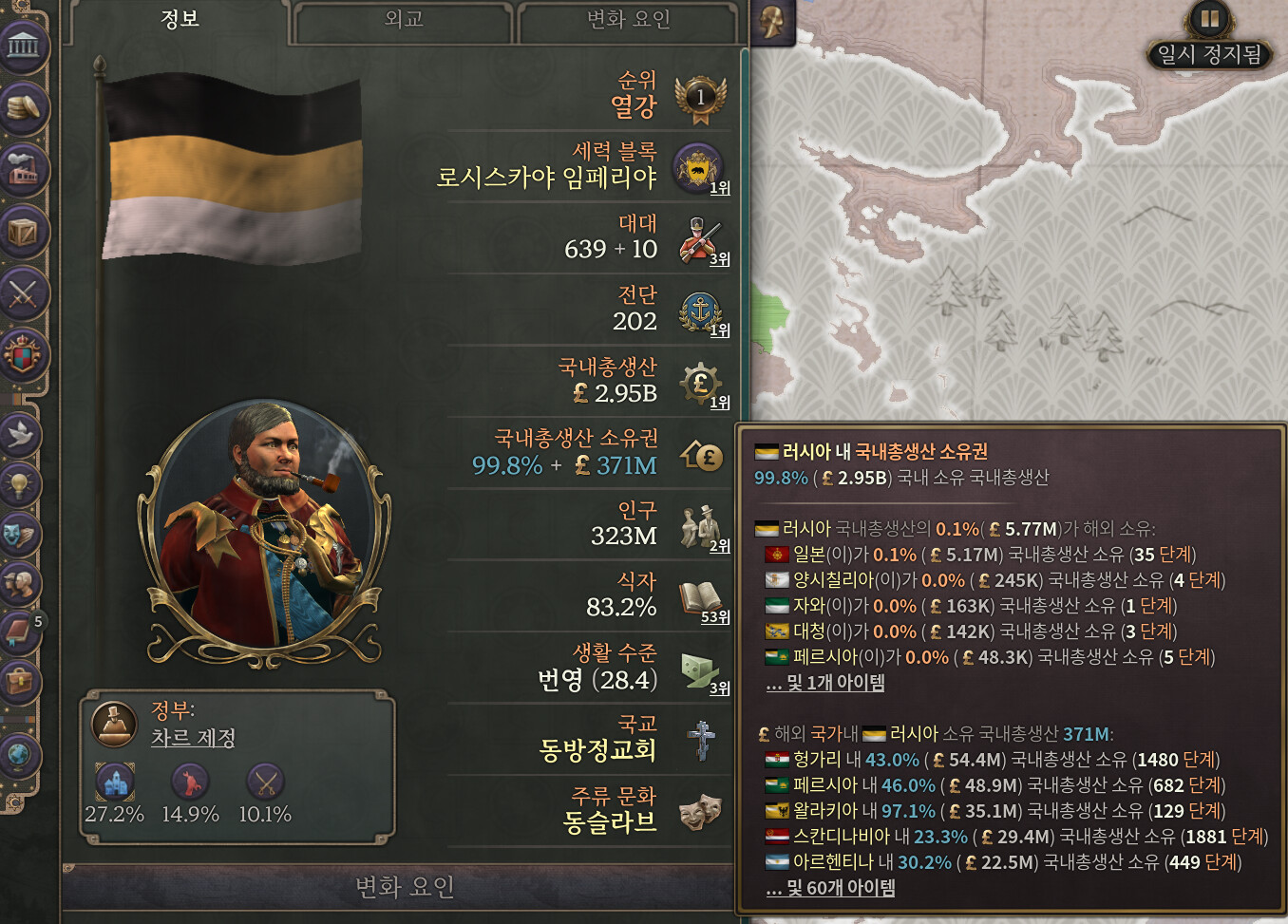Open the 변화 요인 tab at top

[x=628, y=20]
